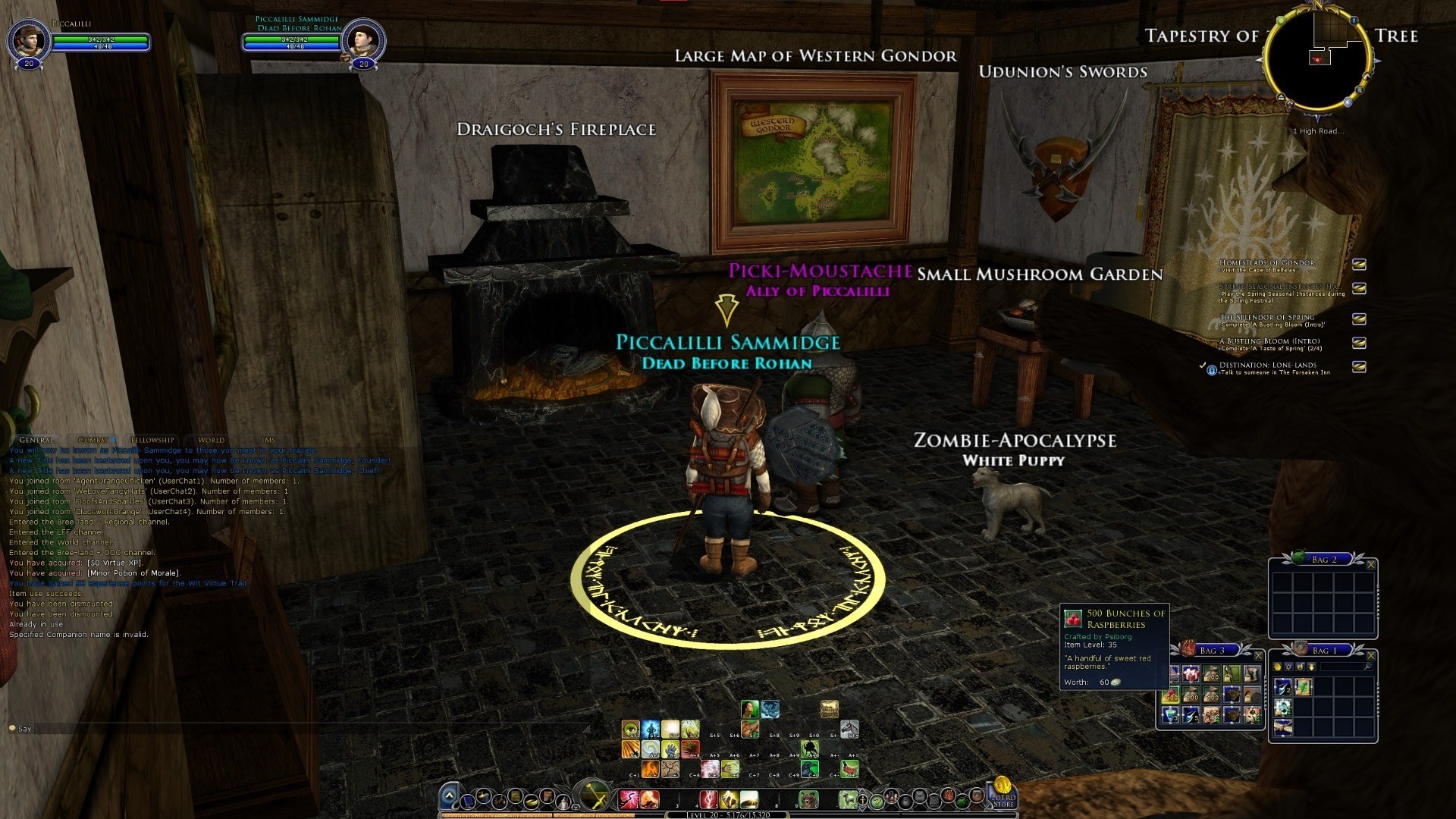Close the Bag 1 window

pyautogui.click(x=1370, y=656)
